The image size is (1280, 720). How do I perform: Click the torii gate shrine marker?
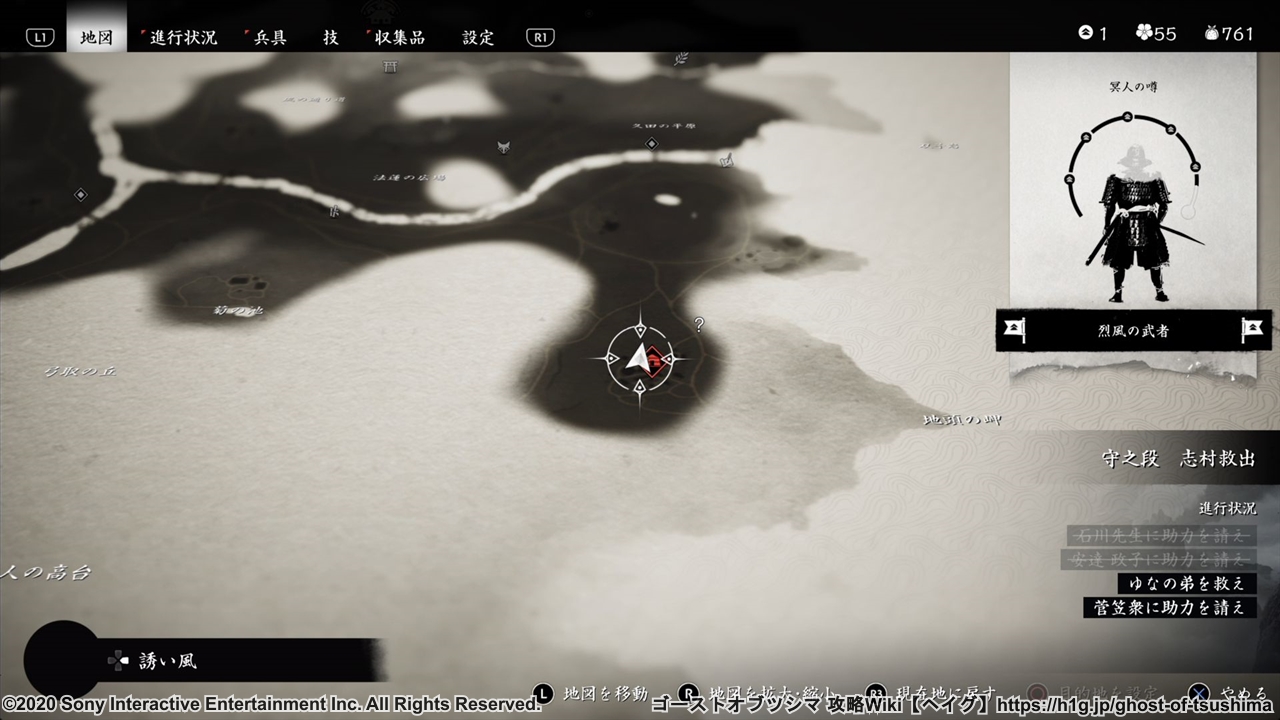pyautogui.click(x=390, y=67)
